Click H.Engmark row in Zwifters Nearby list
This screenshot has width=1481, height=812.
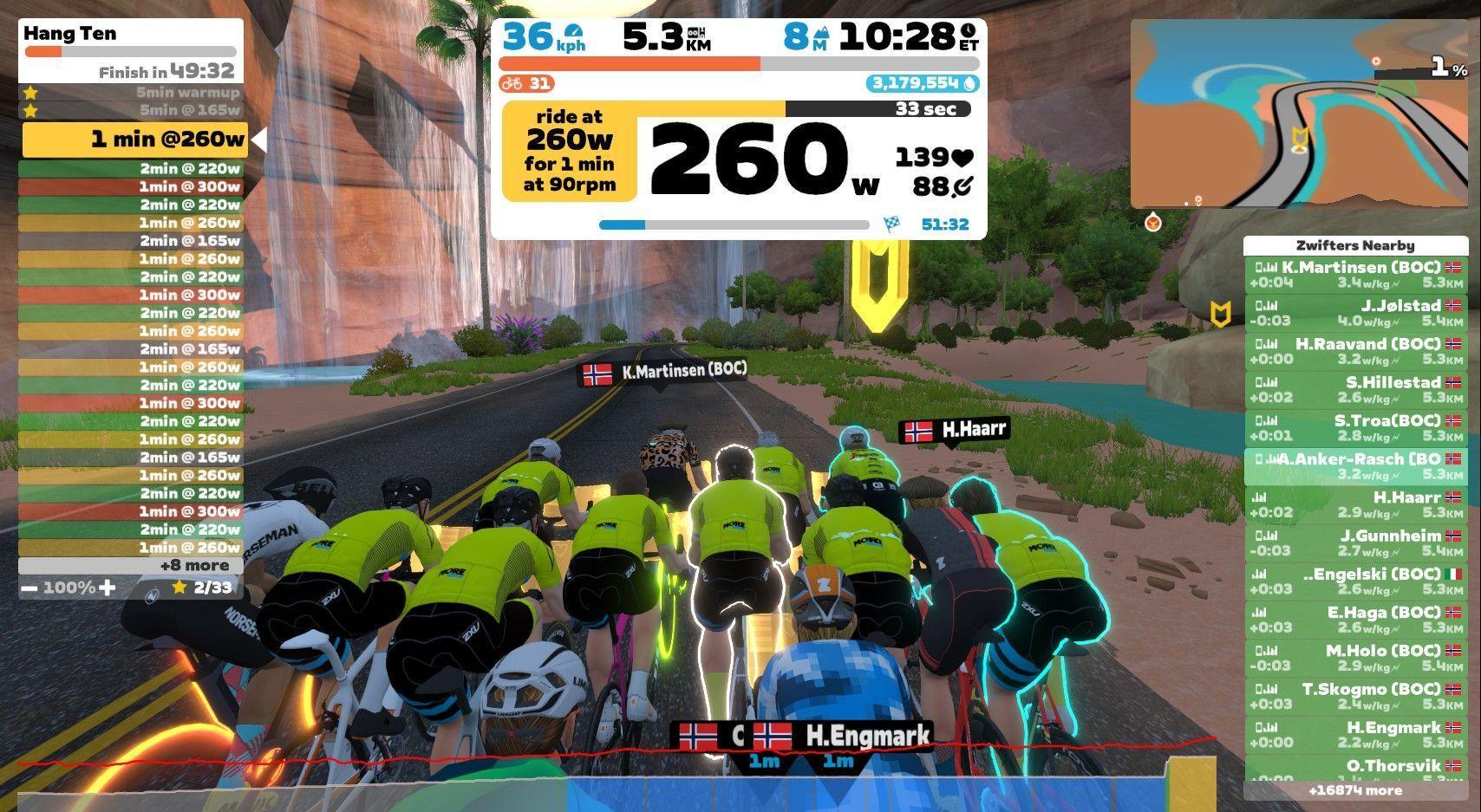(x=1355, y=734)
